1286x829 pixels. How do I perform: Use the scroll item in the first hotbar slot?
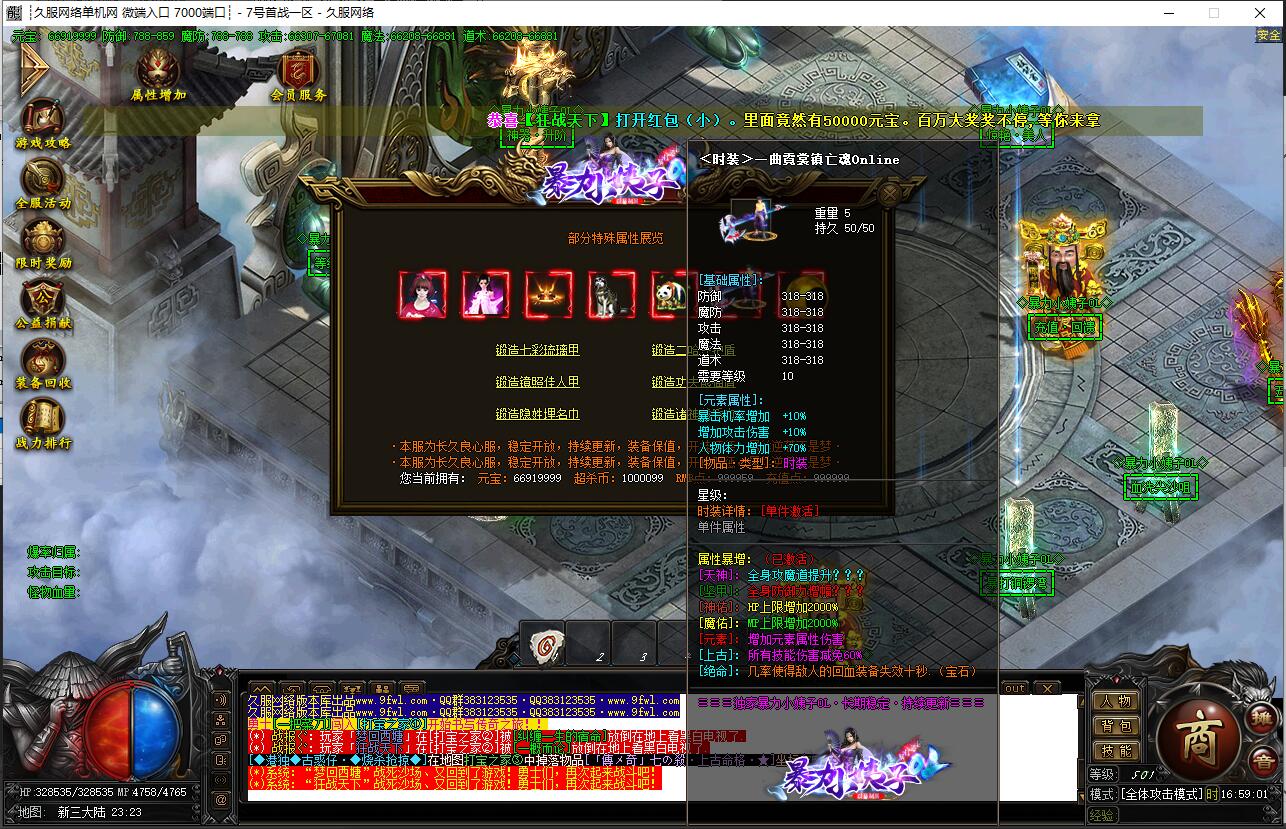(542, 643)
